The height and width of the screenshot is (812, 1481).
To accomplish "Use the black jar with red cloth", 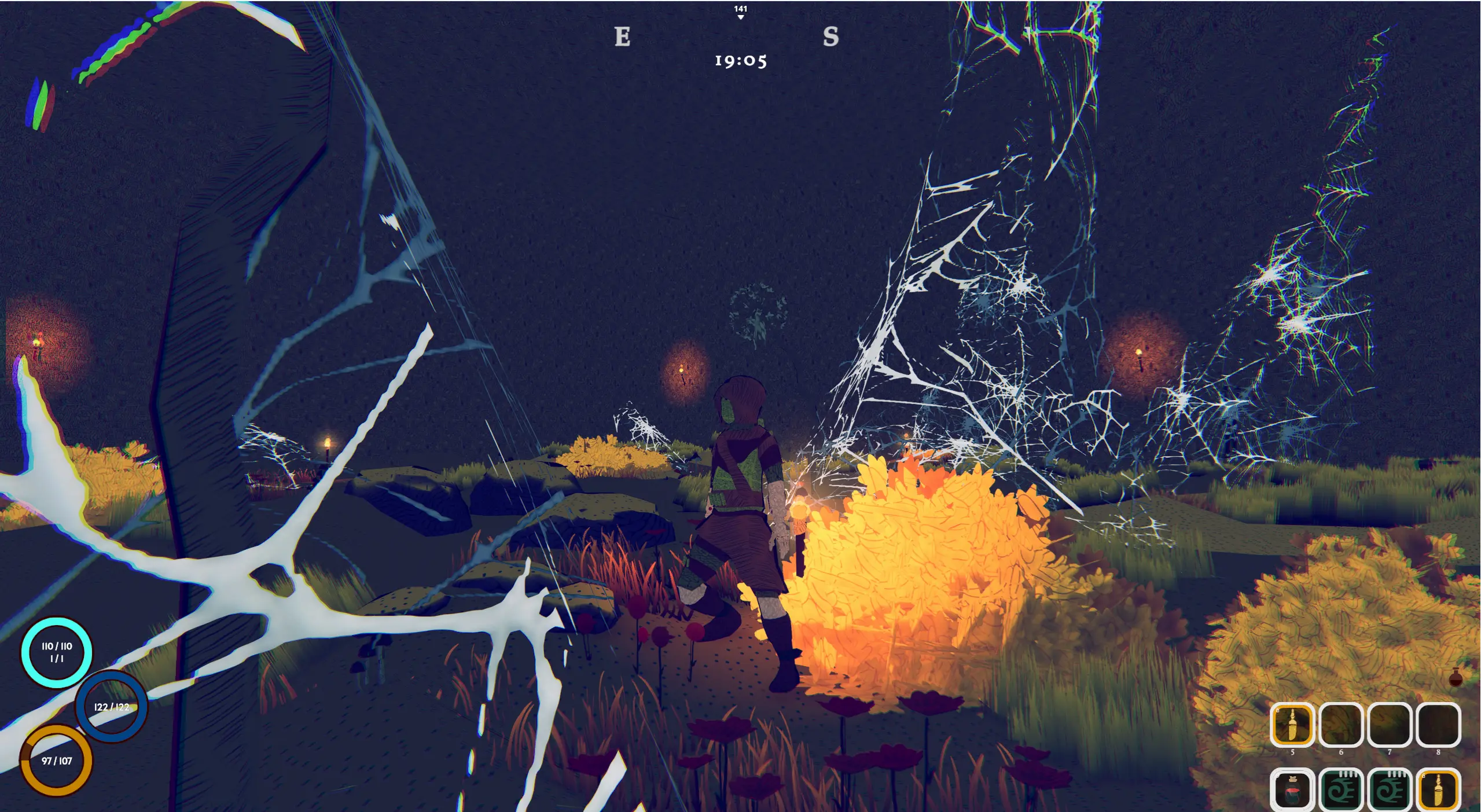I will pos(1292,790).
